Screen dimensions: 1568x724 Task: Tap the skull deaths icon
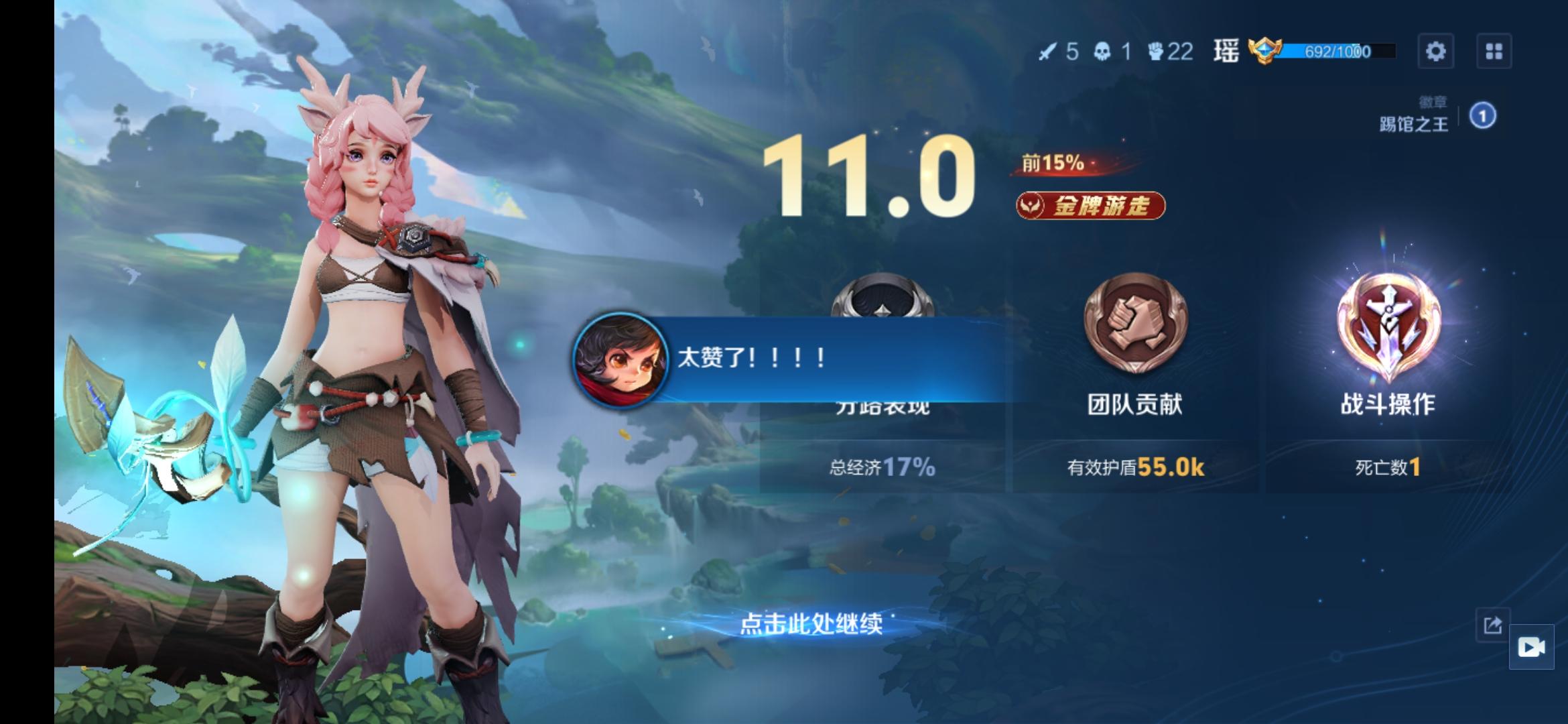point(1104,50)
